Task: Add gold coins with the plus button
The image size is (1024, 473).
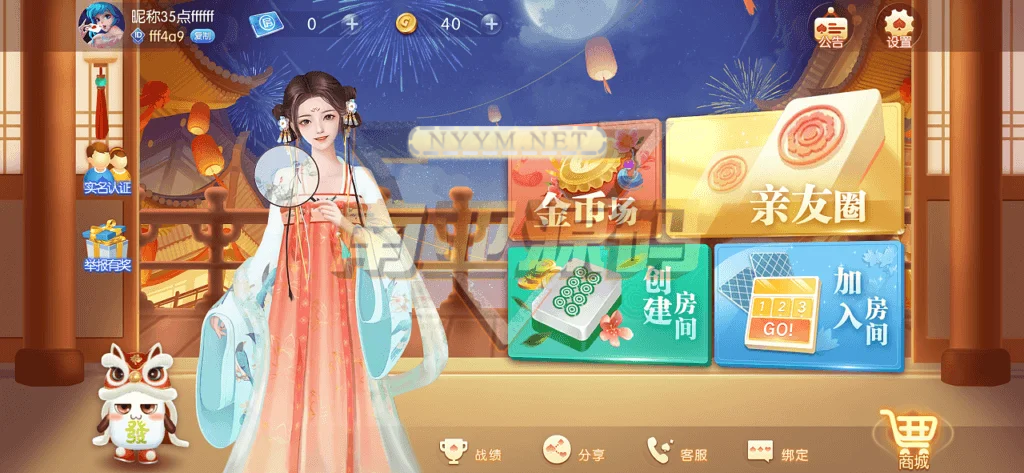Action: [490, 23]
